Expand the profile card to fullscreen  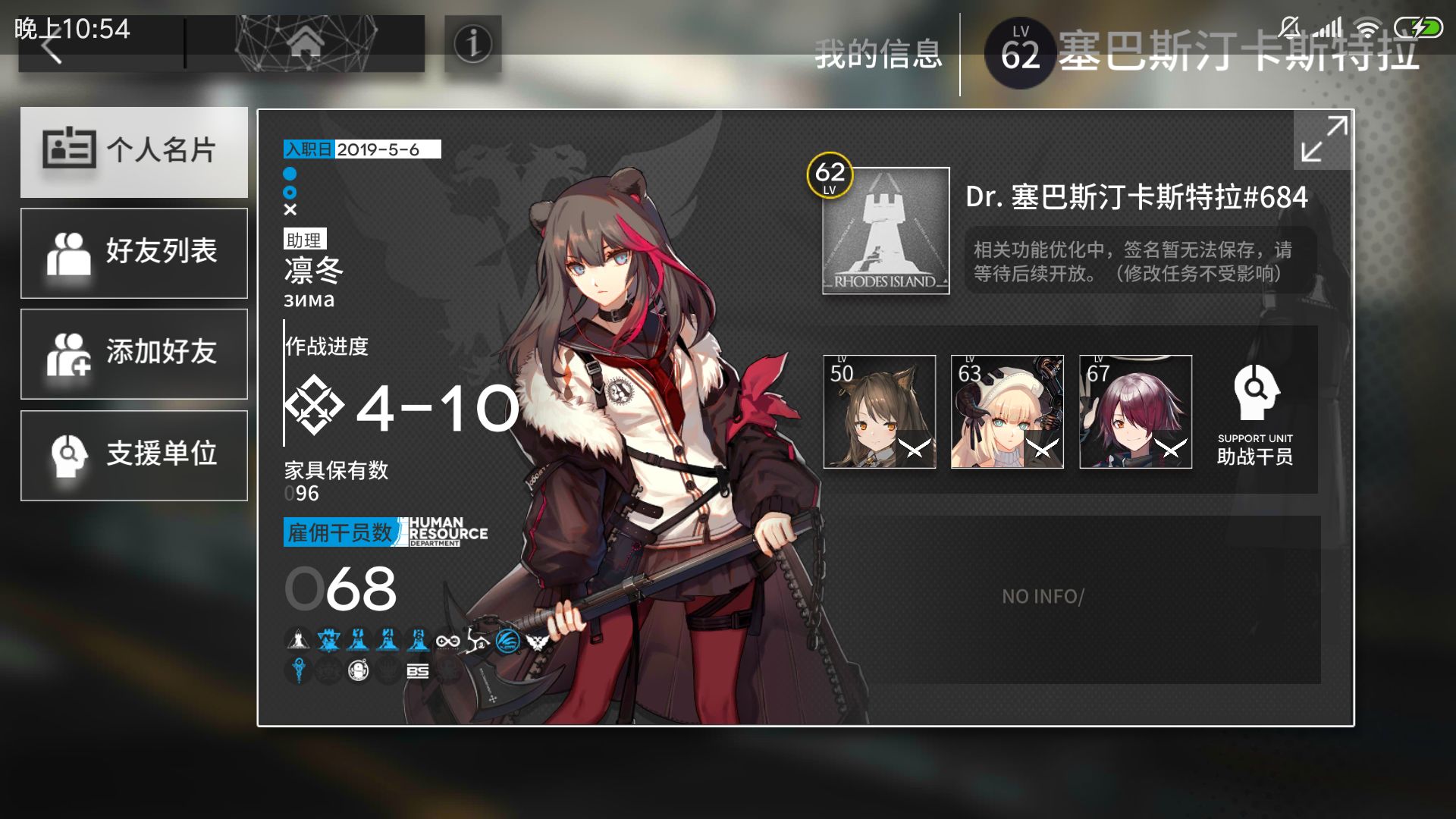tap(1323, 140)
